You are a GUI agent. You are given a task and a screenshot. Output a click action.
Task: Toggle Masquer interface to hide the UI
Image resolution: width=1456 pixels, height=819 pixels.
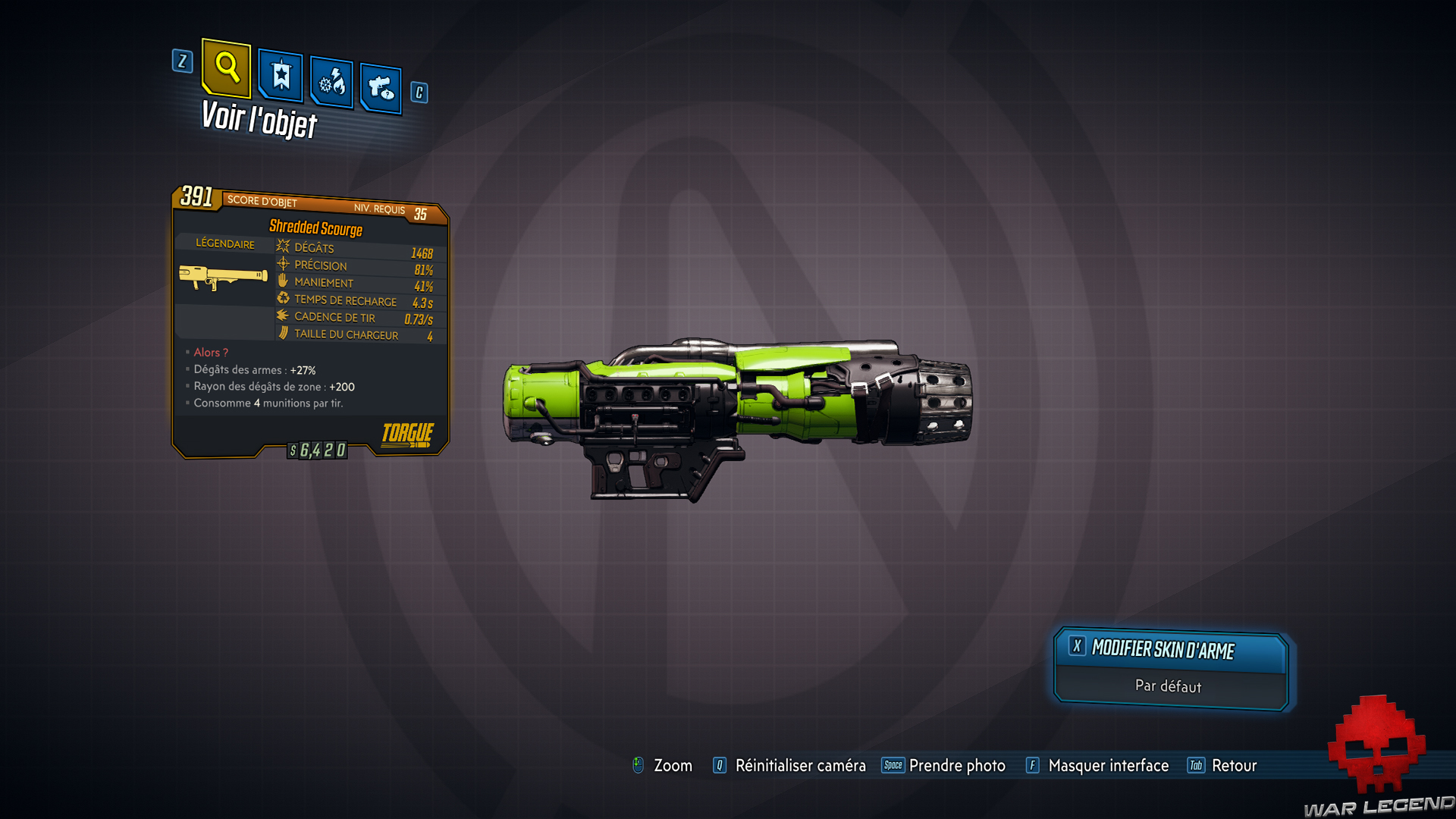tap(1108, 766)
